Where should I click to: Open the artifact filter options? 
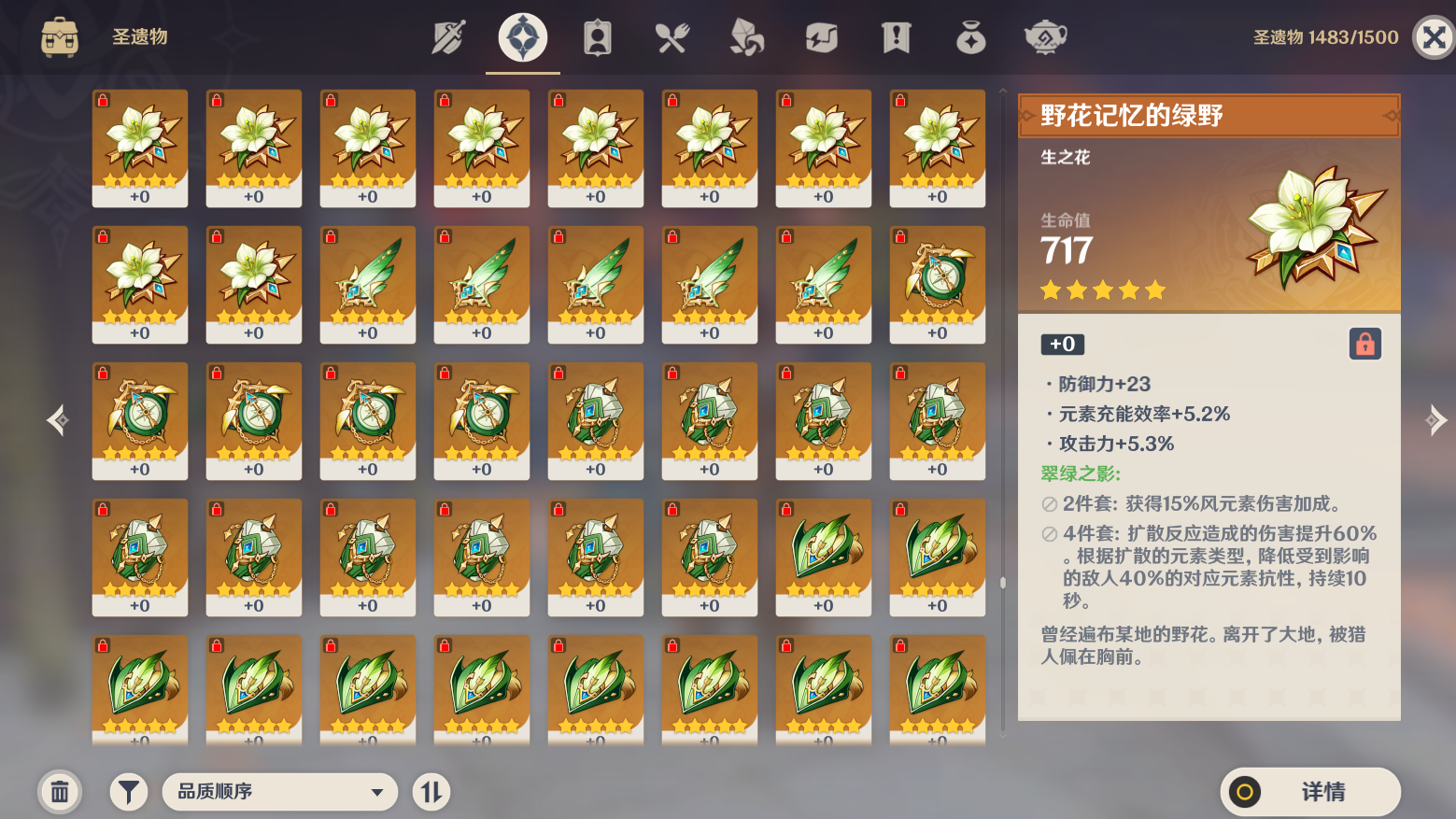click(128, 791)
